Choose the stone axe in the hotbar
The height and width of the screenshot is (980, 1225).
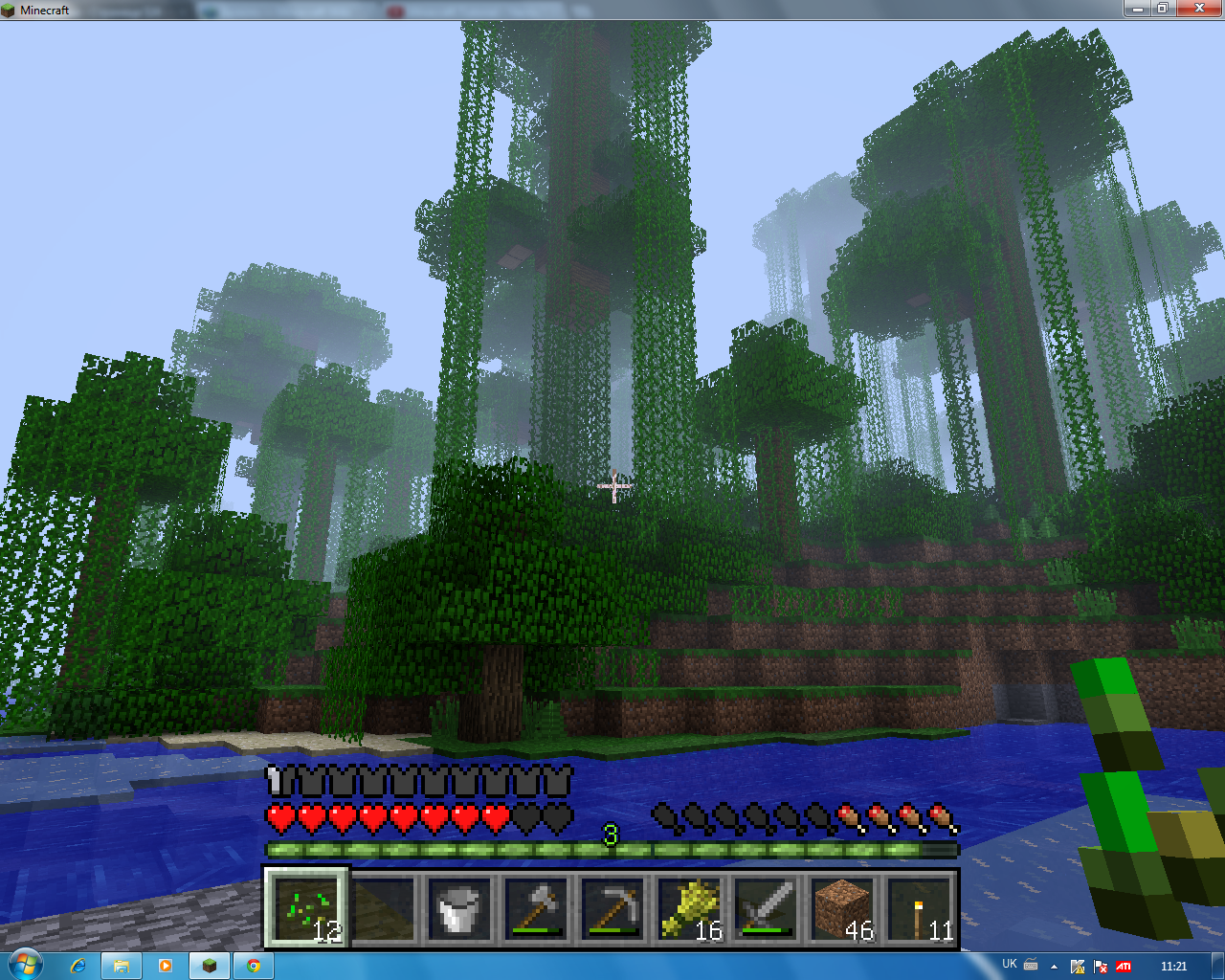(x=535, y=907)
